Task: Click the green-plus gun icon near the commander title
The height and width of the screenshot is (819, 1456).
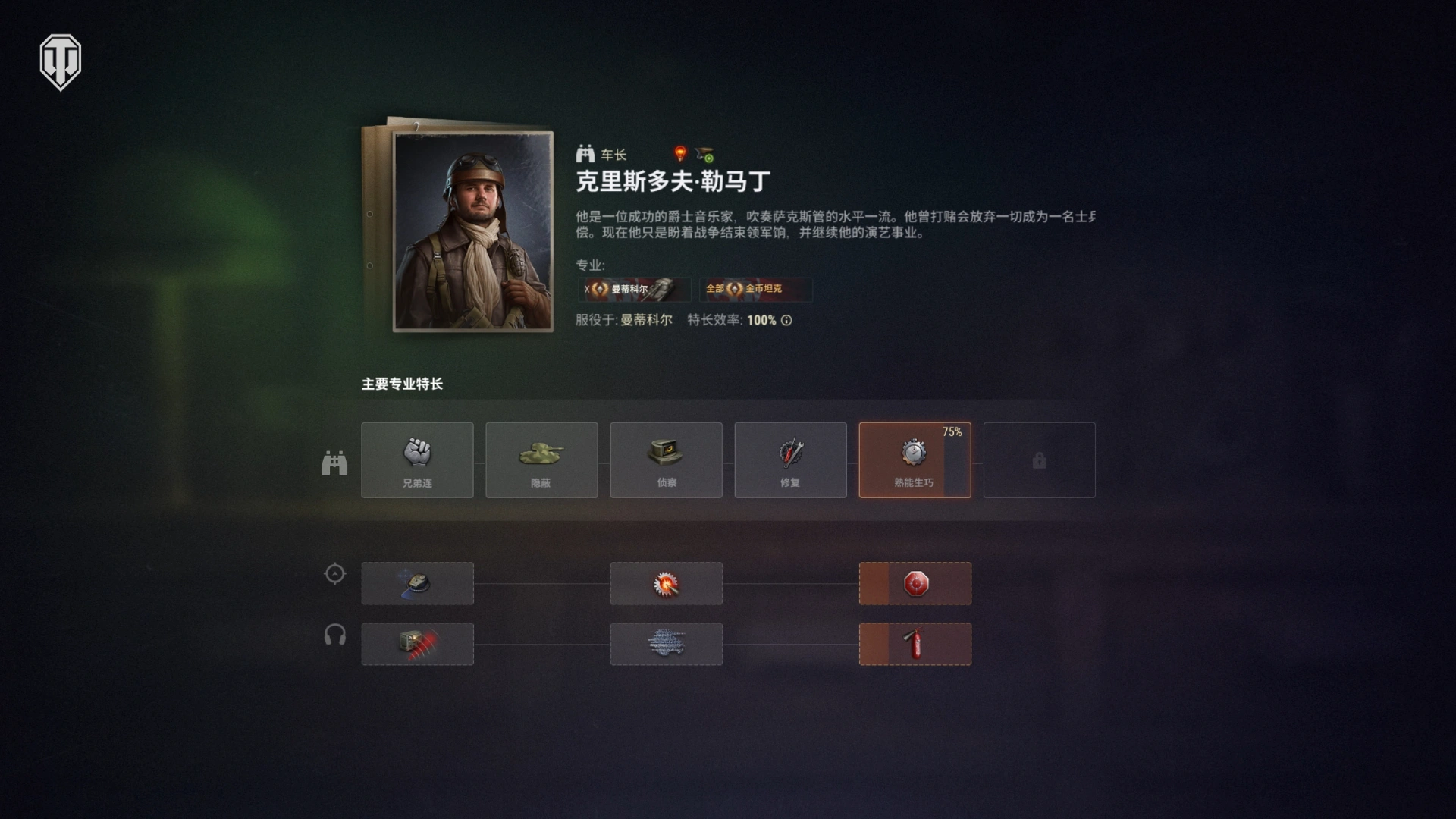Action: [x=706, y=154]
